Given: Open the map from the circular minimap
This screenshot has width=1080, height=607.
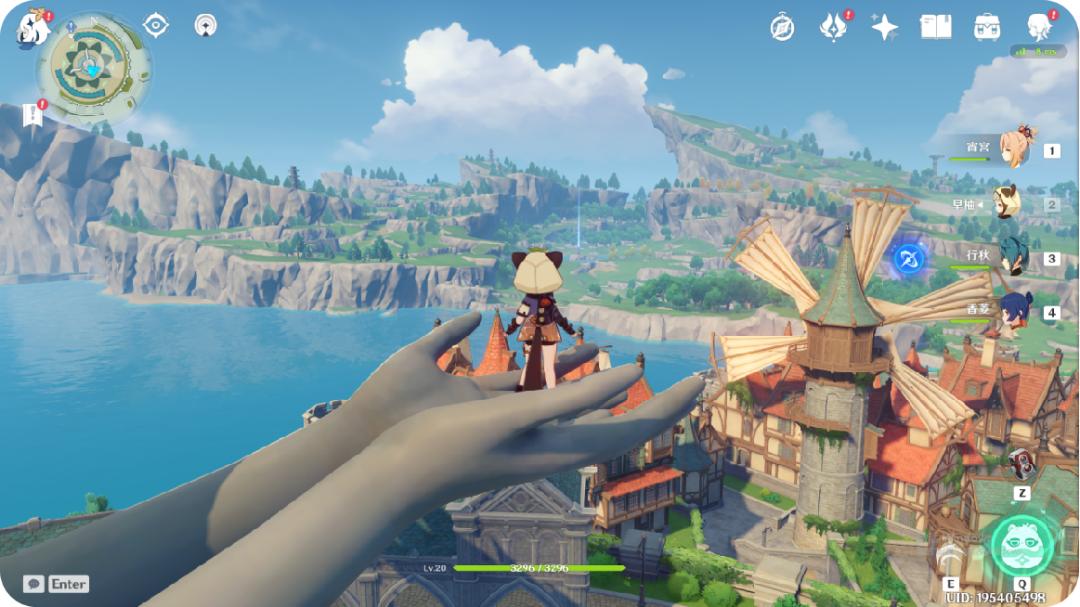Looking at the screenshot, I should (x=94, y=66).
